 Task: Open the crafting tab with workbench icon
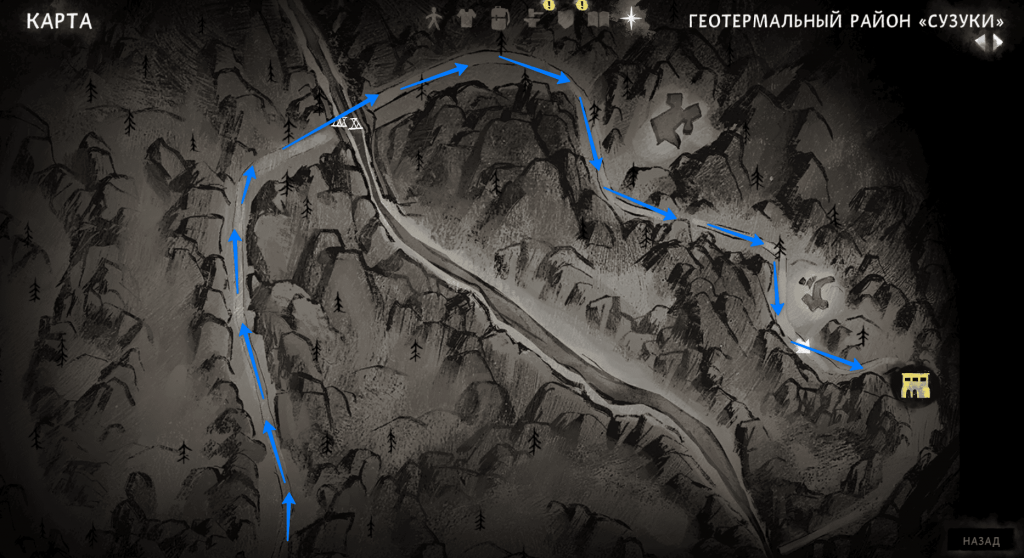(x=533, y=19)
